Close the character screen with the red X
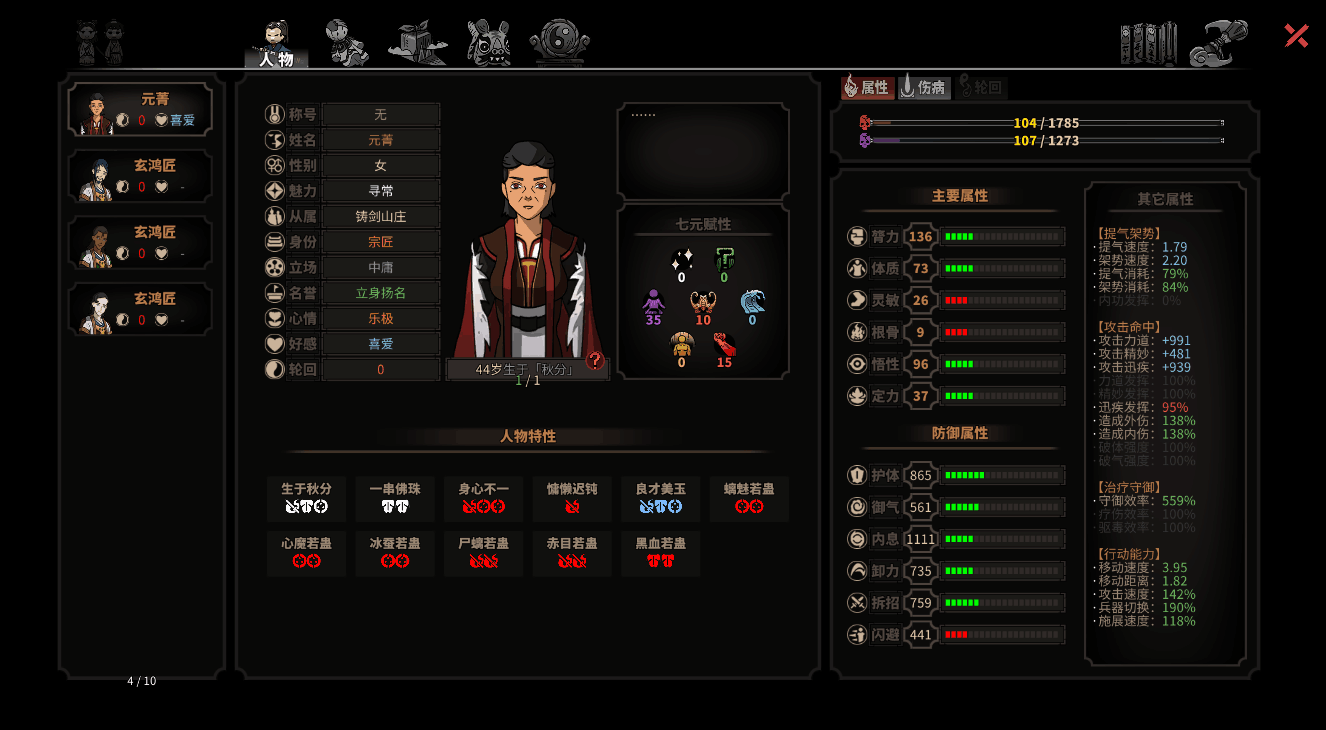Screen dimensions: 1326x730 click(1296, 36)
